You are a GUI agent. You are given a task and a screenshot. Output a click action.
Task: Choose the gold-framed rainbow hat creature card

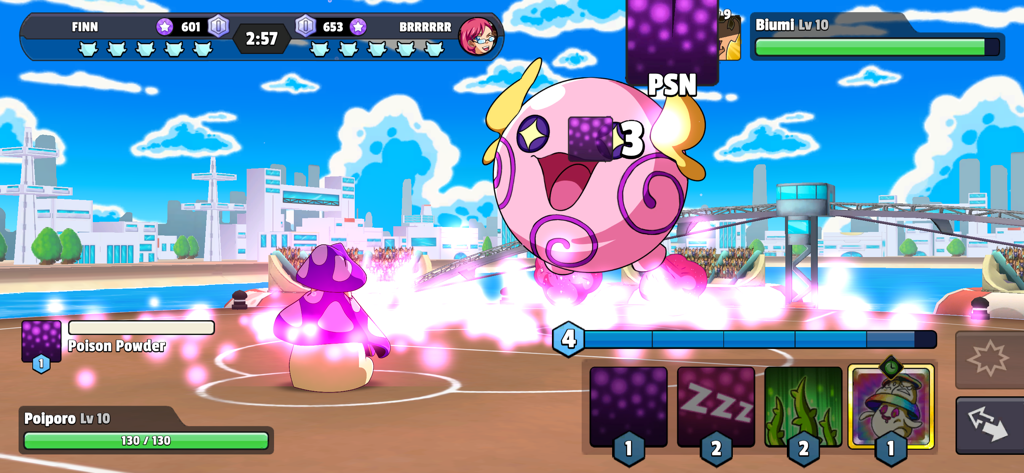[890, 405]
